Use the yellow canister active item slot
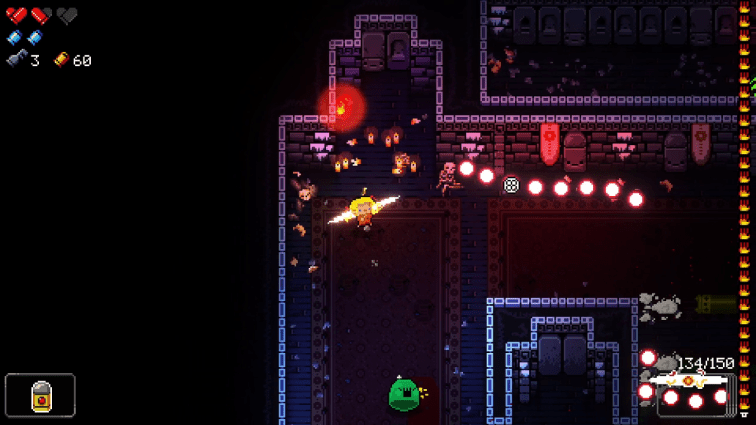 coord(40,395)
